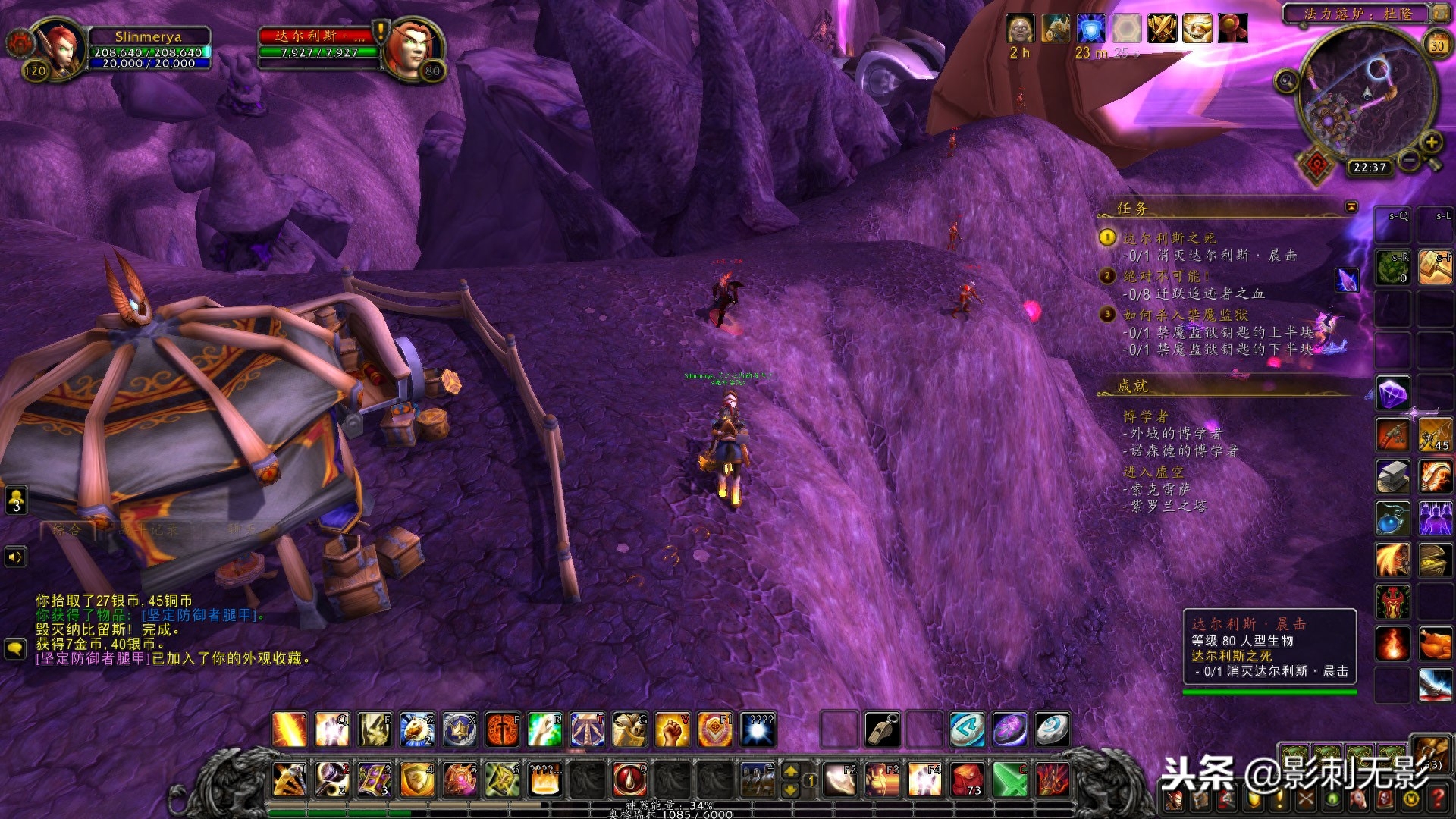The image size is (1456, 819).
Task: Zoom out the minimap with minus button
Action: [x=1410, y=160]
